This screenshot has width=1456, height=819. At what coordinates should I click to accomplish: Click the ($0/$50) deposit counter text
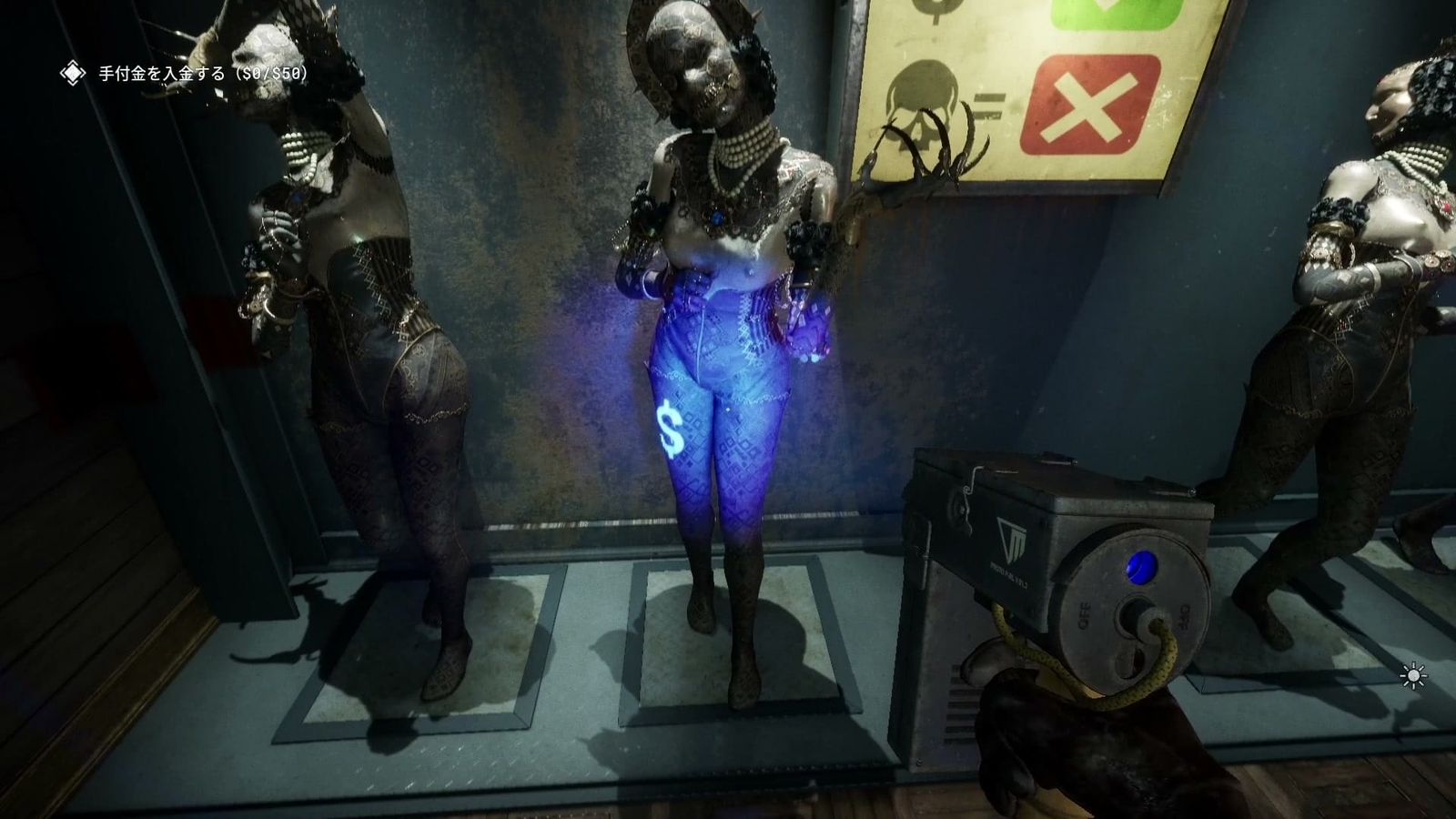pos(273,75)
